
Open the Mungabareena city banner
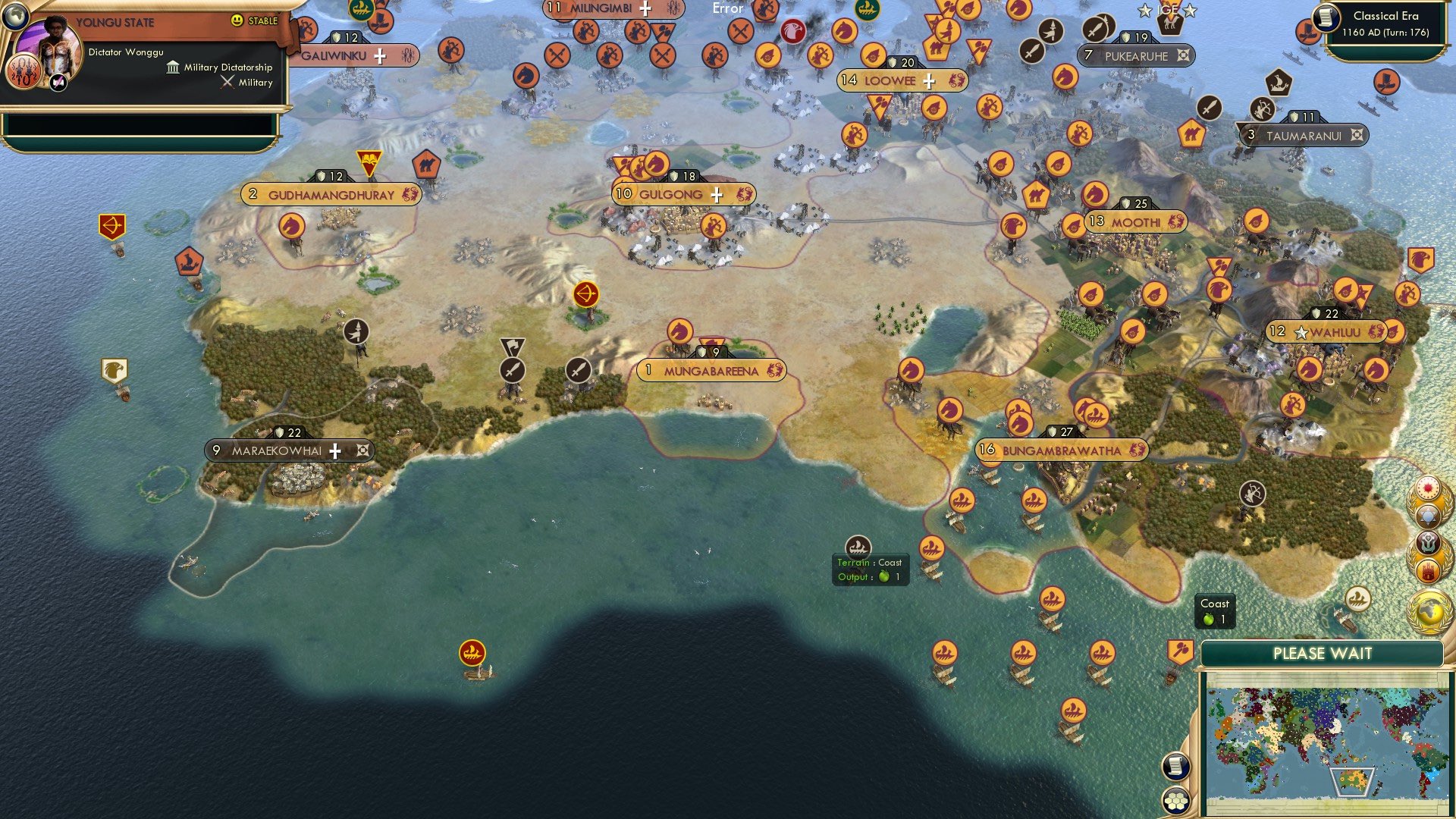pyautogui.click(x=711, y=371)
